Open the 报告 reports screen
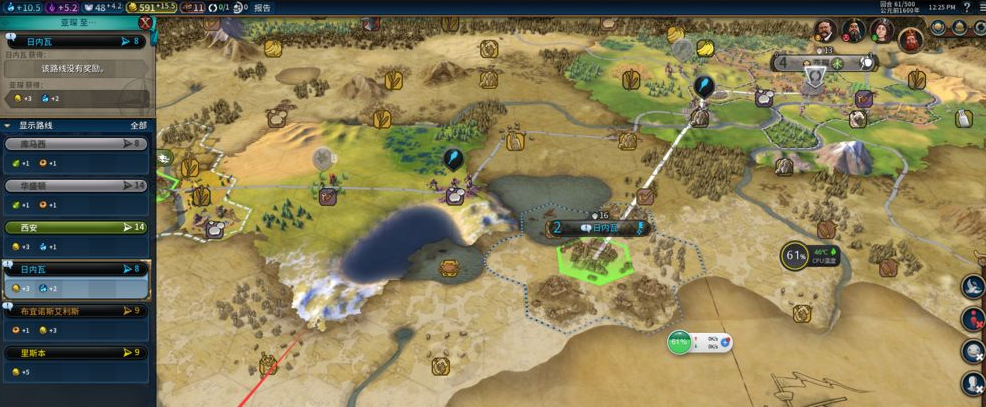This screenshot has height=407, width=986. (x=262, y=7)
